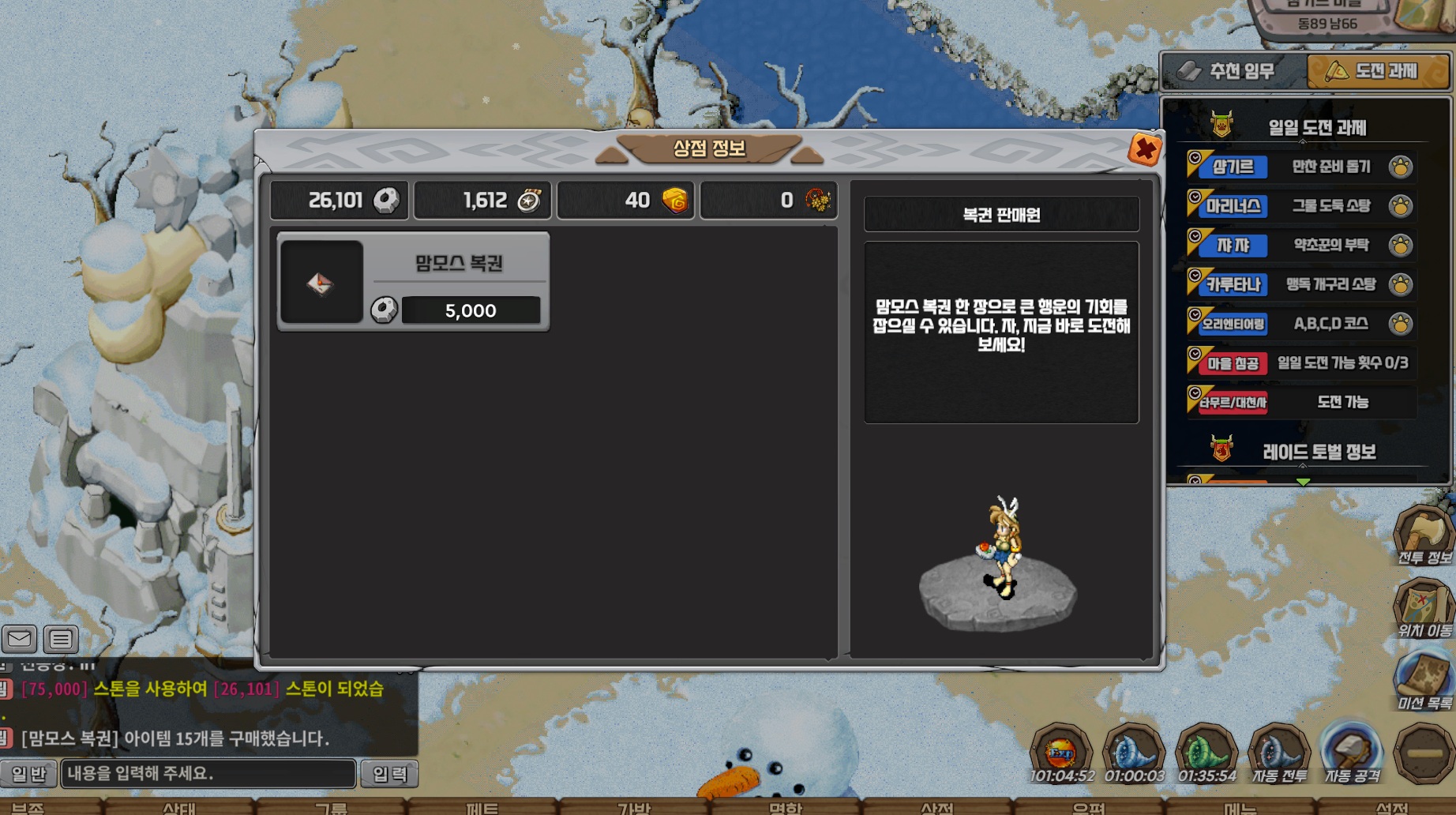Image resolution: width=1456 pixels, height=815 pixels.
Task: Open the 오리엔티어링 A,B,C,D 코스 entry
Action: pos(1301,324)
